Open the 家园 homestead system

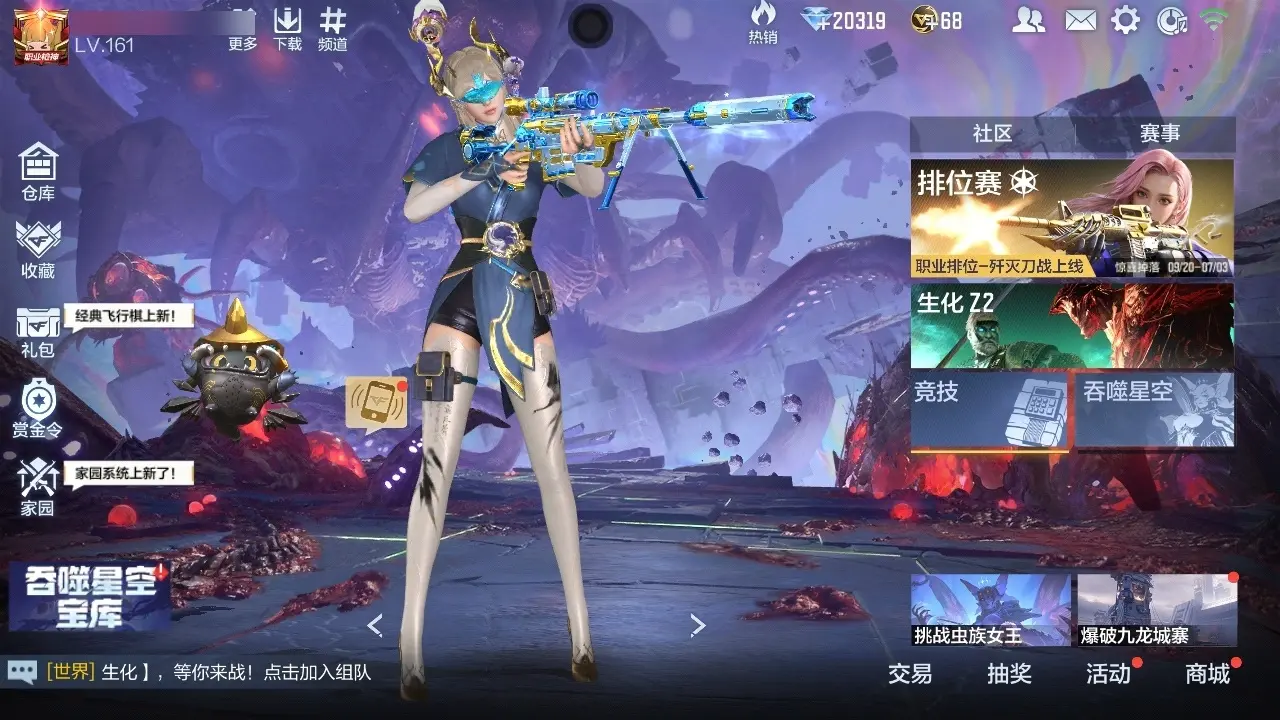38,488
